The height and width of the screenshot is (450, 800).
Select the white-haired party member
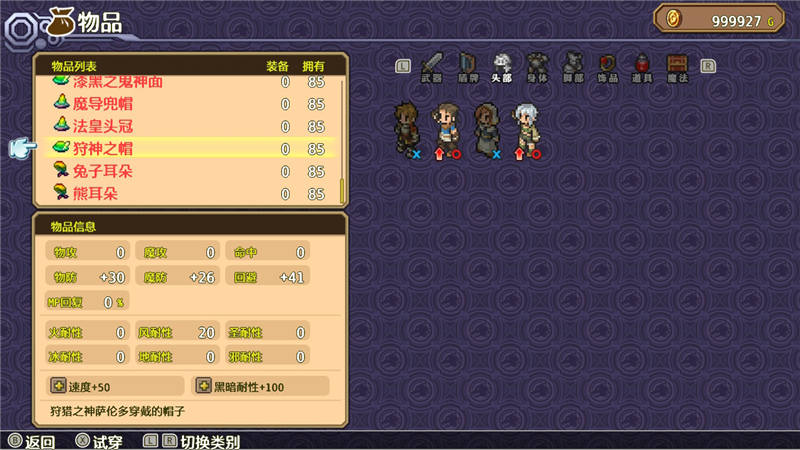[525, 129]
